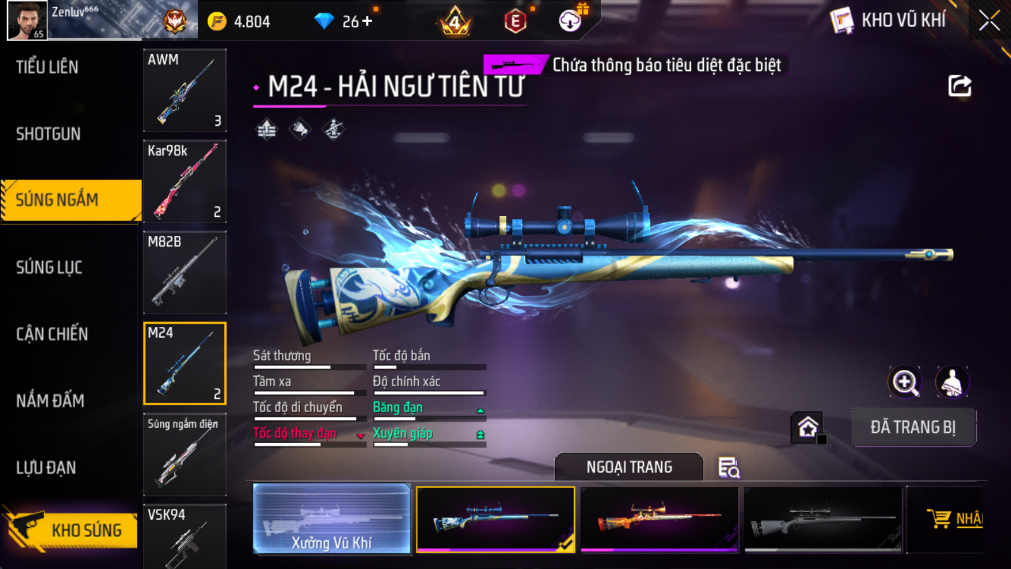Open the Kho Vũ Khí collection

886,20
